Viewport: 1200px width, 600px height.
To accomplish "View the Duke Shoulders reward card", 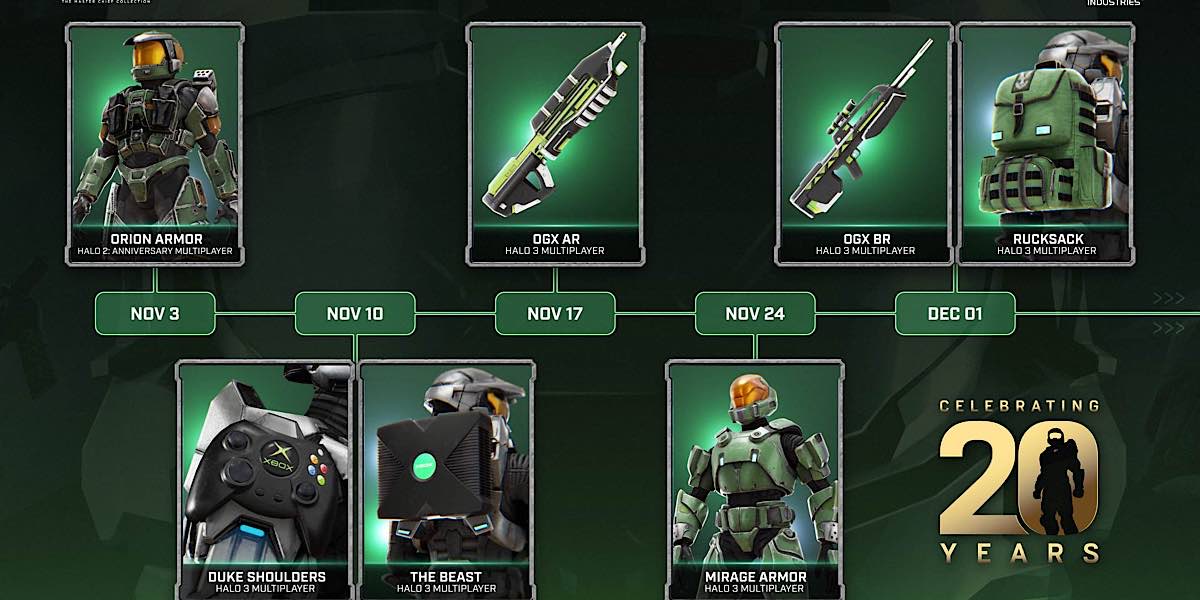I will coord(266,480).
